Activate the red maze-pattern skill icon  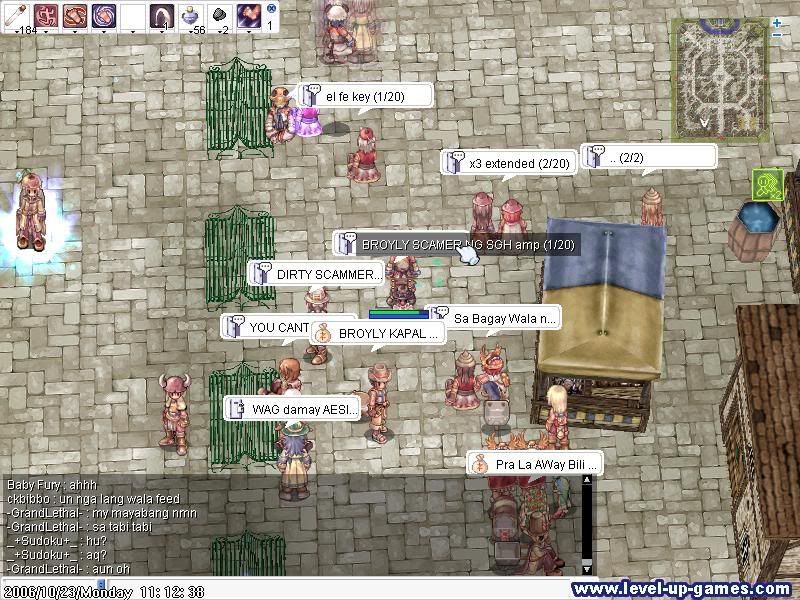pyautogui.click(x=46, y=16)
